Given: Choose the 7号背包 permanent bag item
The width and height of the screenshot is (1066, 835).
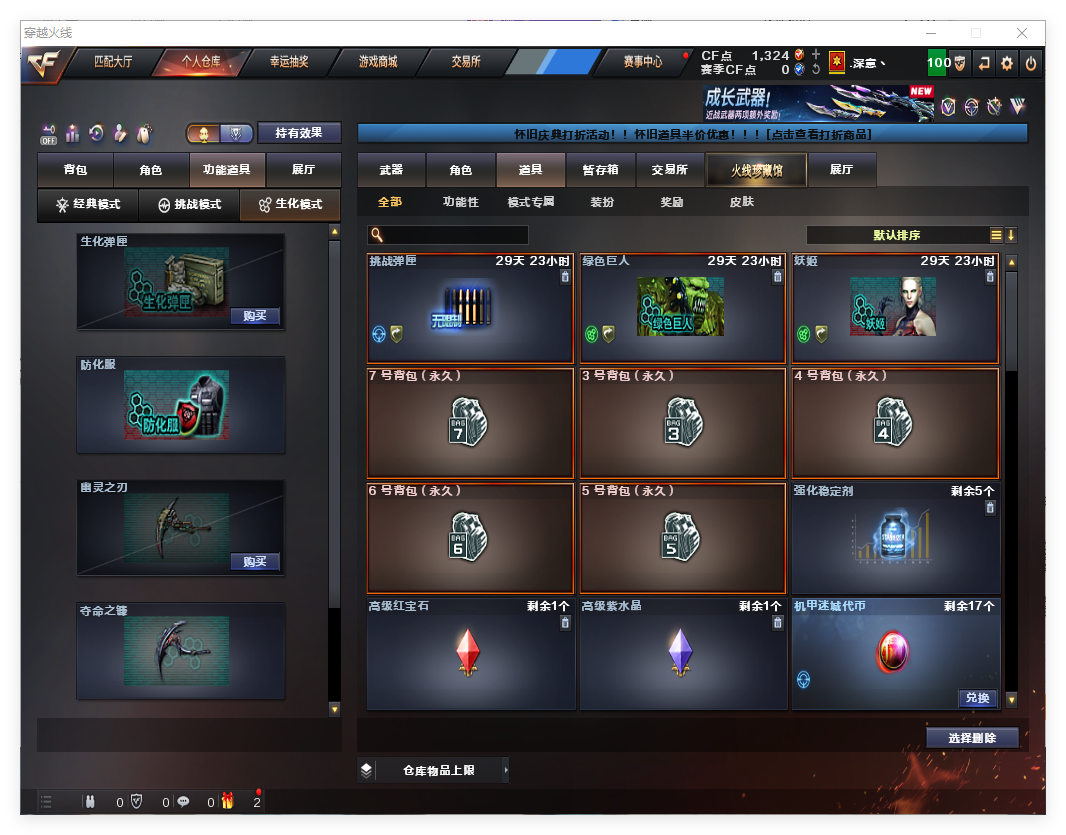Looking at the screenshot, I should click(x=470, y=423).
